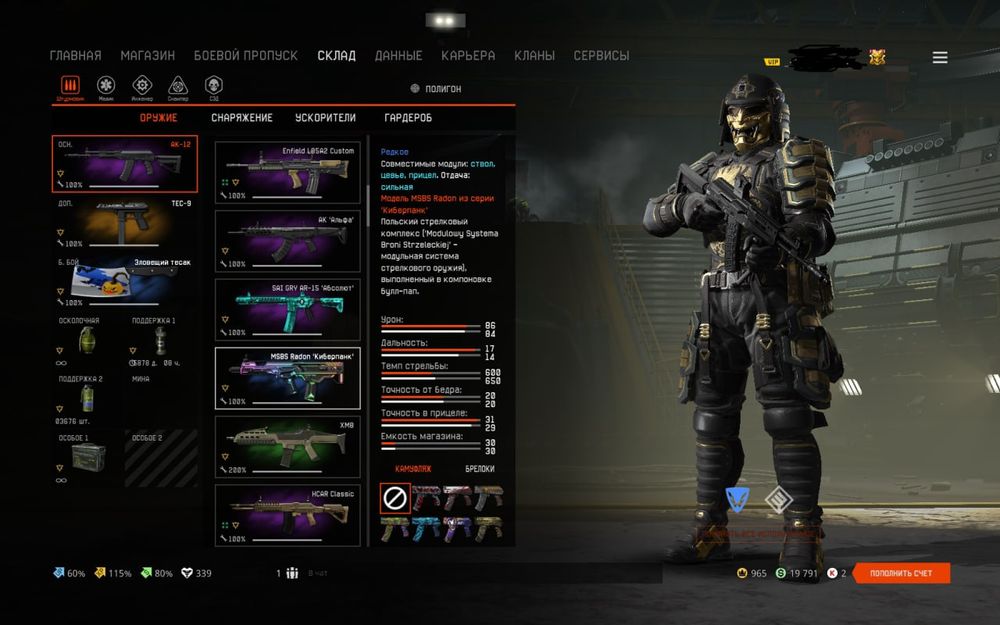This screenshot has height=625, width=1000.
Task: Choose the Медик class icon
Action: [106, 86]
